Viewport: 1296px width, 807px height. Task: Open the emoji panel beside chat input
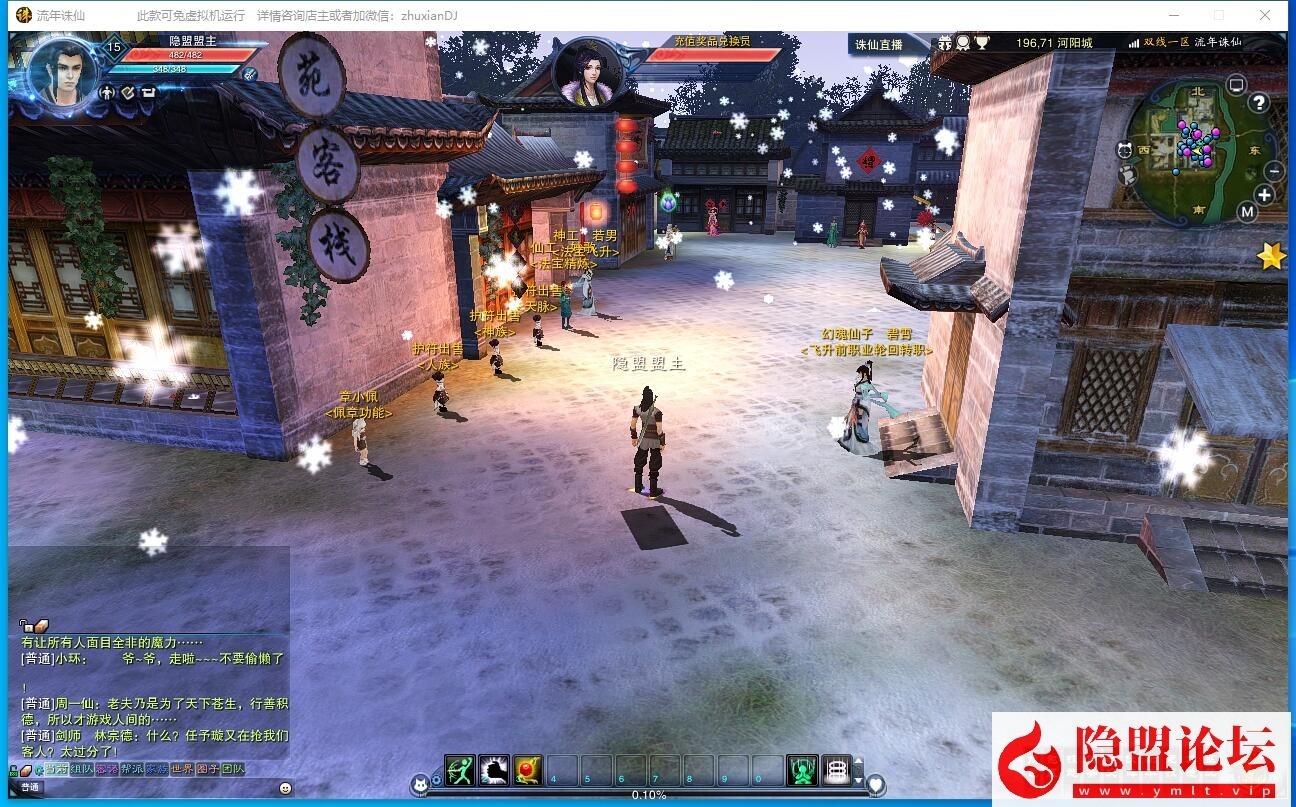[284, 788]
